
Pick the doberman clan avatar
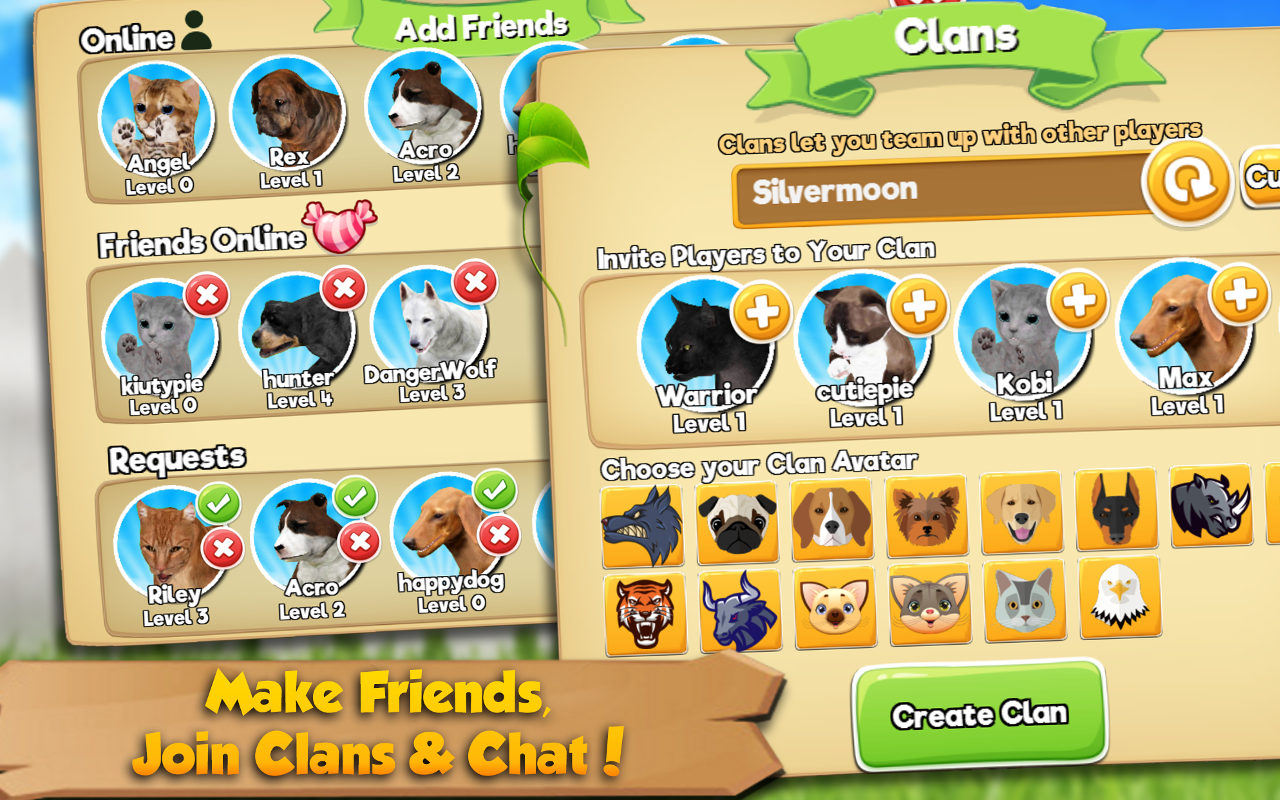(x=1115, y=509)
